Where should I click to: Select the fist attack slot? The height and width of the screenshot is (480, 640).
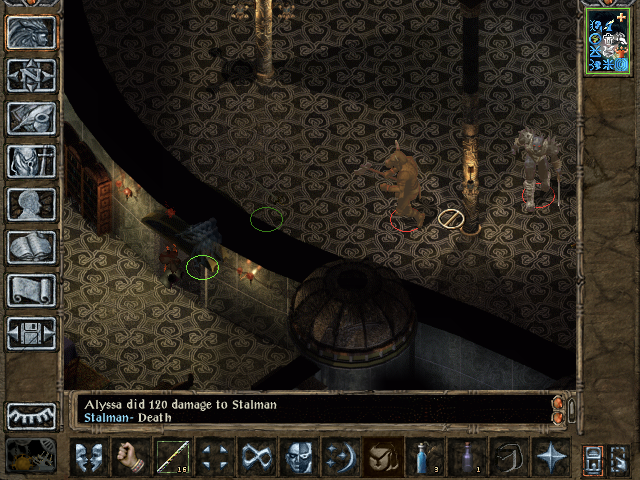pyautogui.click(x=131, y=457)
